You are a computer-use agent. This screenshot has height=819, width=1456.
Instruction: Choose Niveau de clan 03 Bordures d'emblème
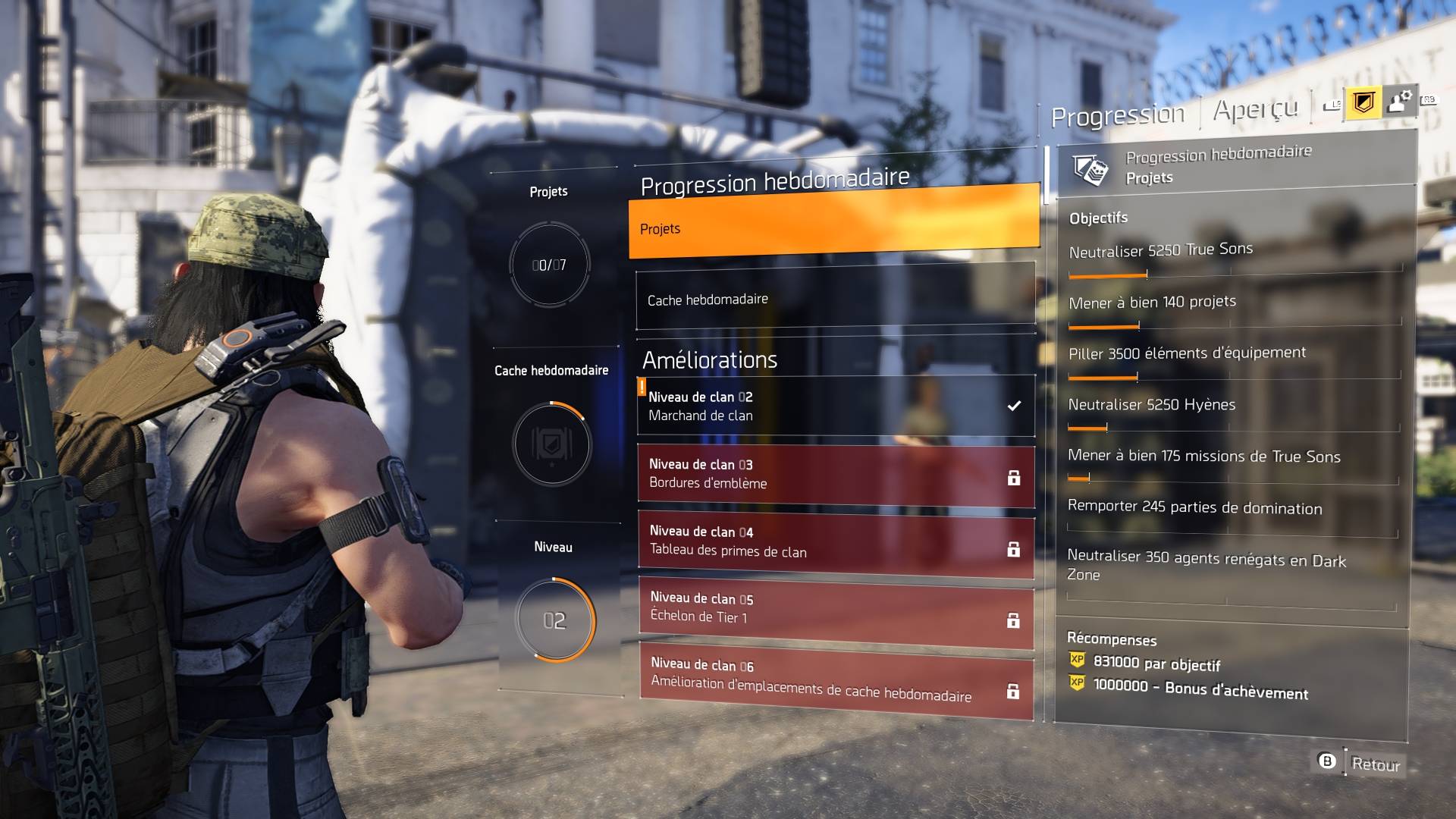pos(835,475)
